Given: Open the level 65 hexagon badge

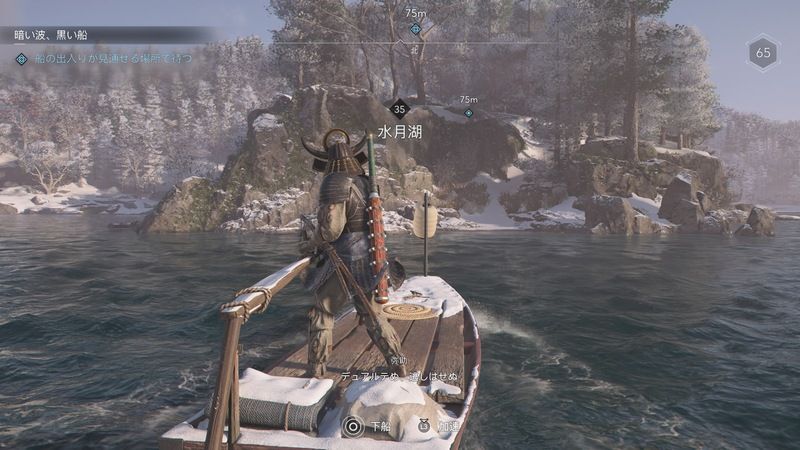Looking at the screenshot, I should (763, 53).
